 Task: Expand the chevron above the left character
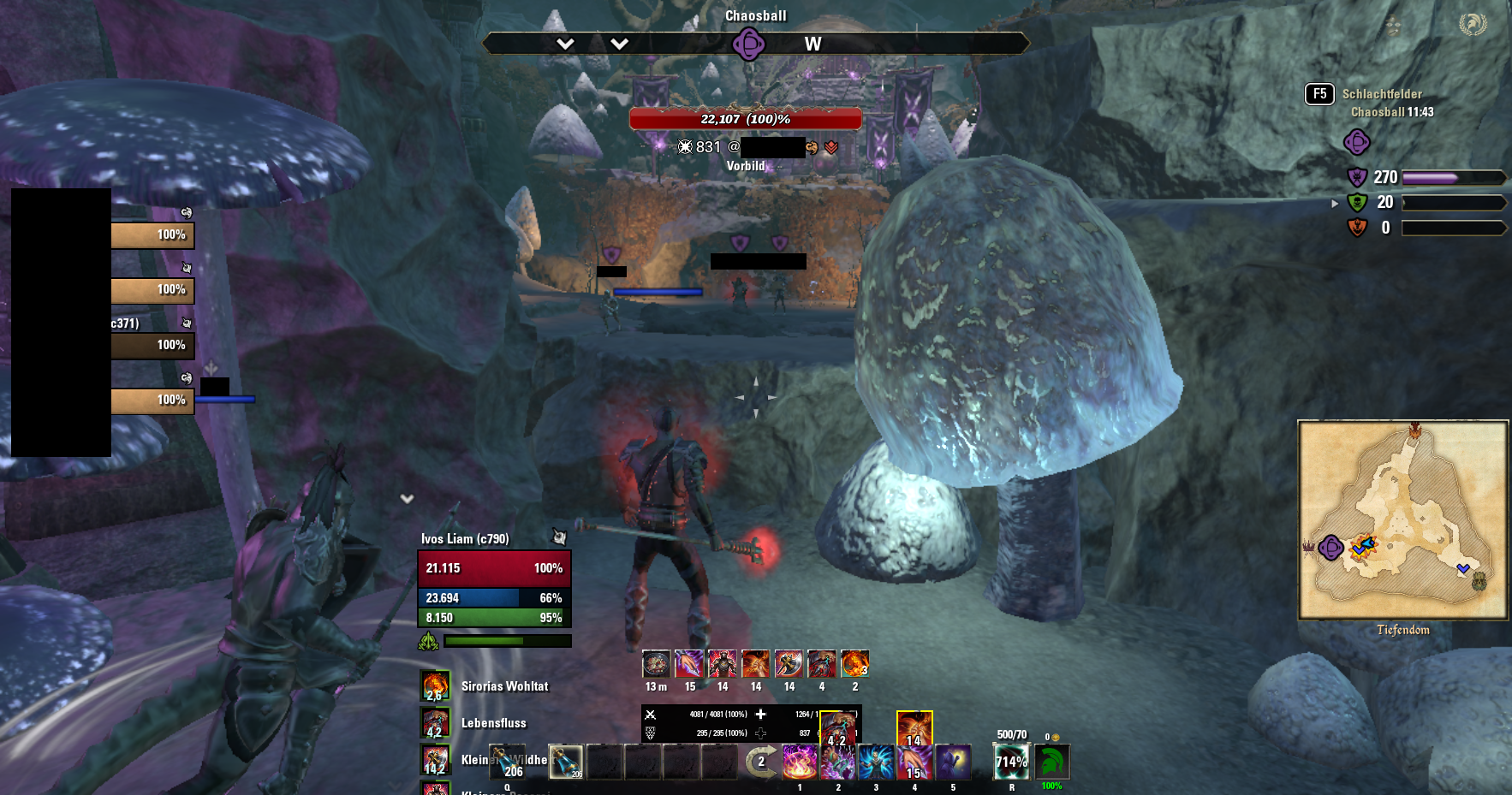406,498
